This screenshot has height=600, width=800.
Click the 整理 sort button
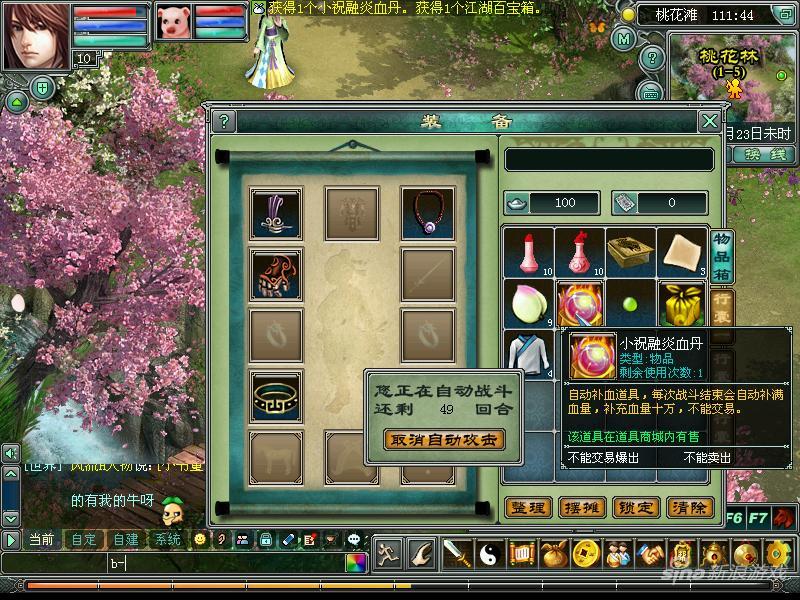[528, 508]
